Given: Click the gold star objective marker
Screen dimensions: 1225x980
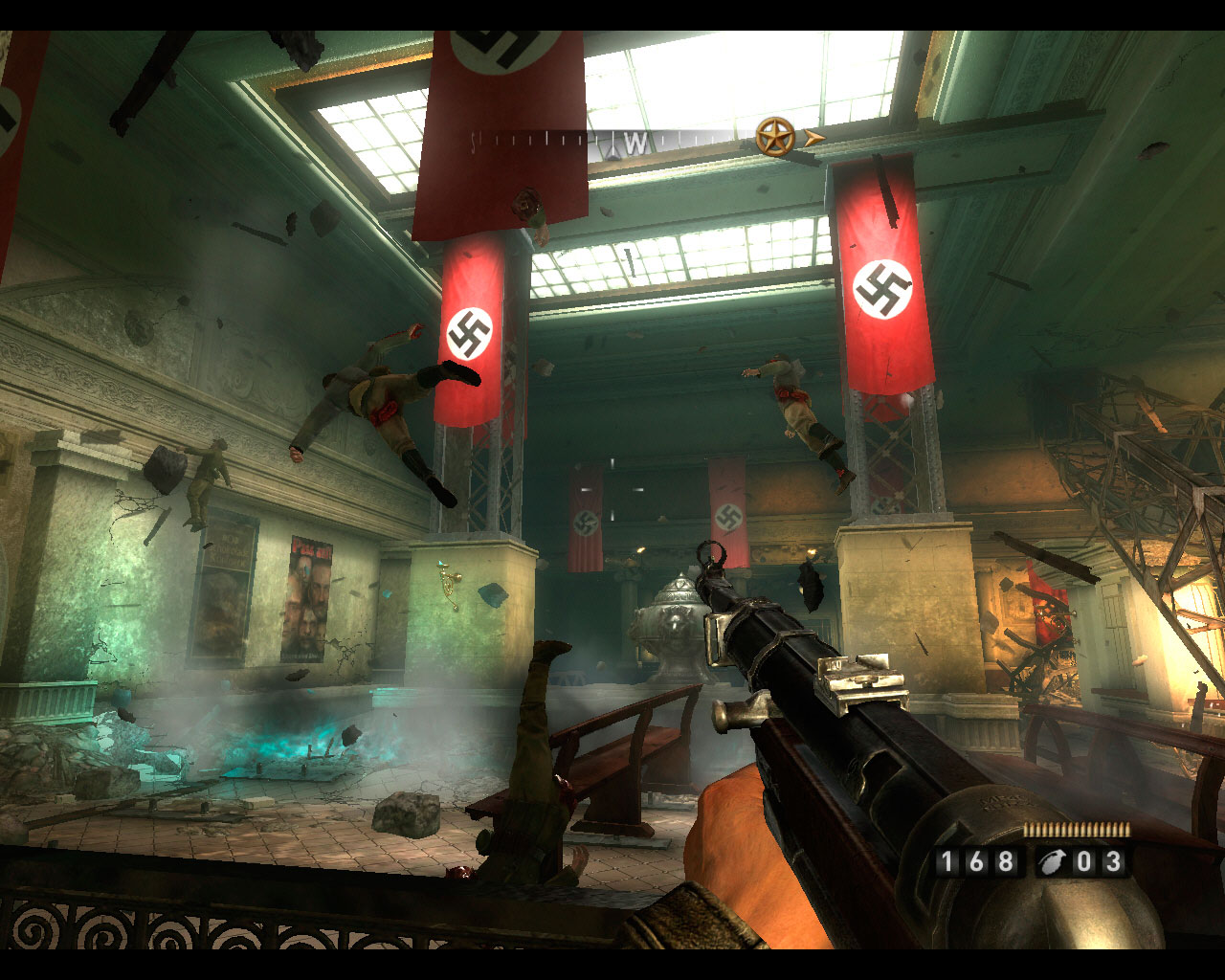Looking at the screenshot, I should coord(775,137).
